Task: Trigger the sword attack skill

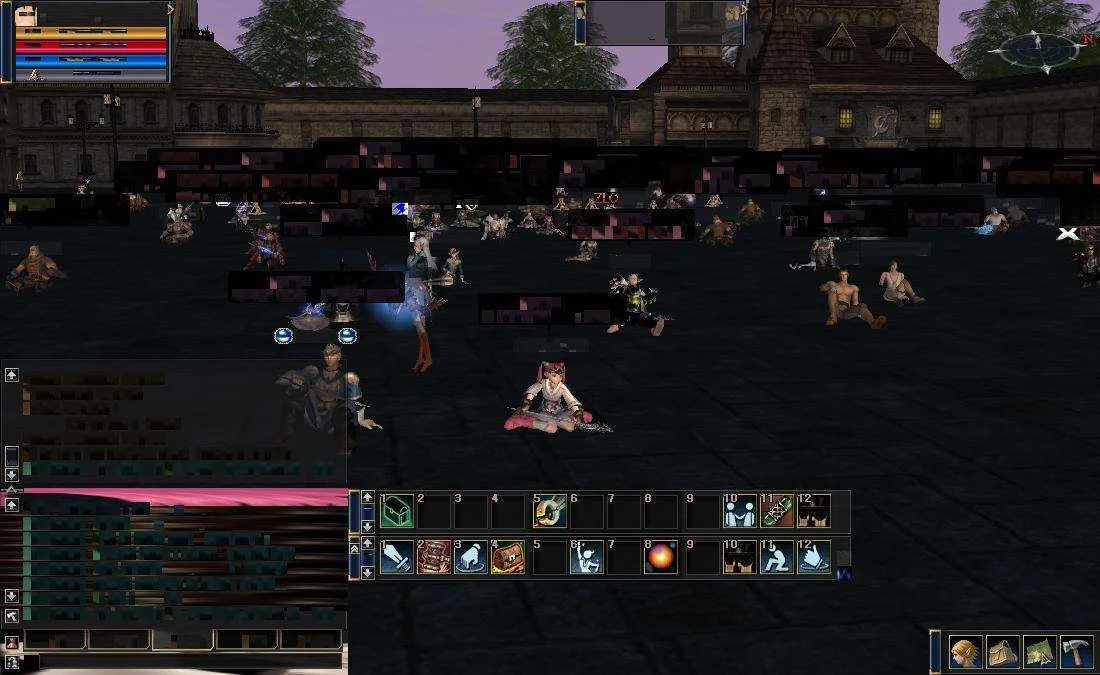Action: tap(396, 557)
